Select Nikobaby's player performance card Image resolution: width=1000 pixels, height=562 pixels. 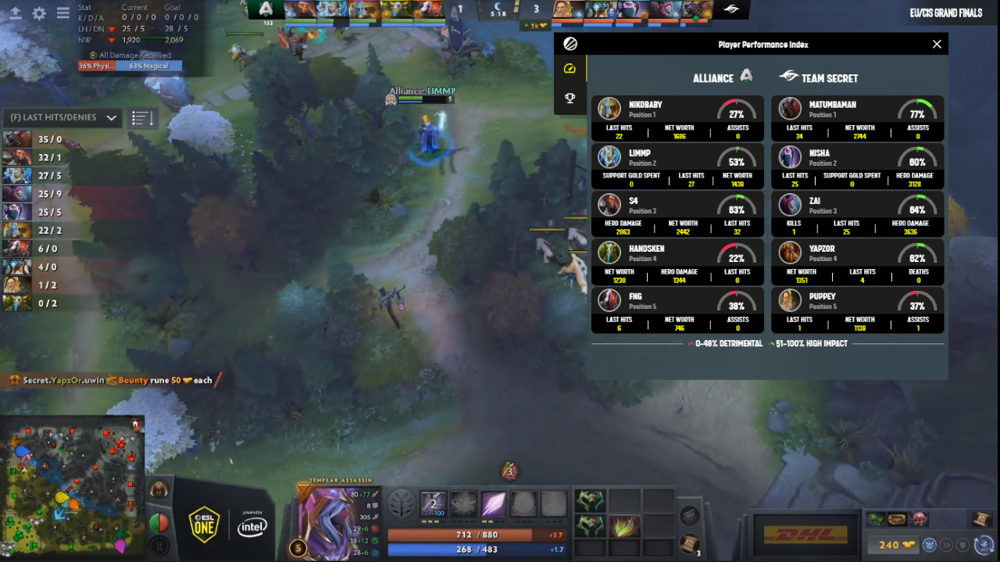coord(679,119)
